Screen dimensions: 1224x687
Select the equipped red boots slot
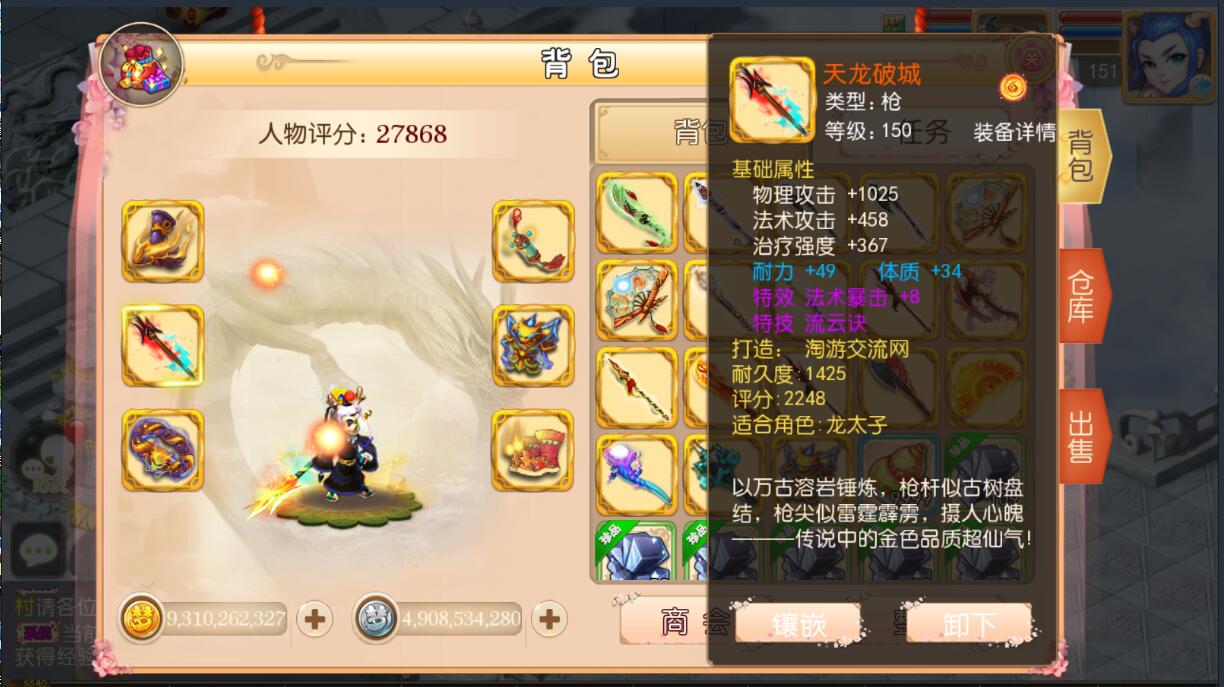coord(533,449)
